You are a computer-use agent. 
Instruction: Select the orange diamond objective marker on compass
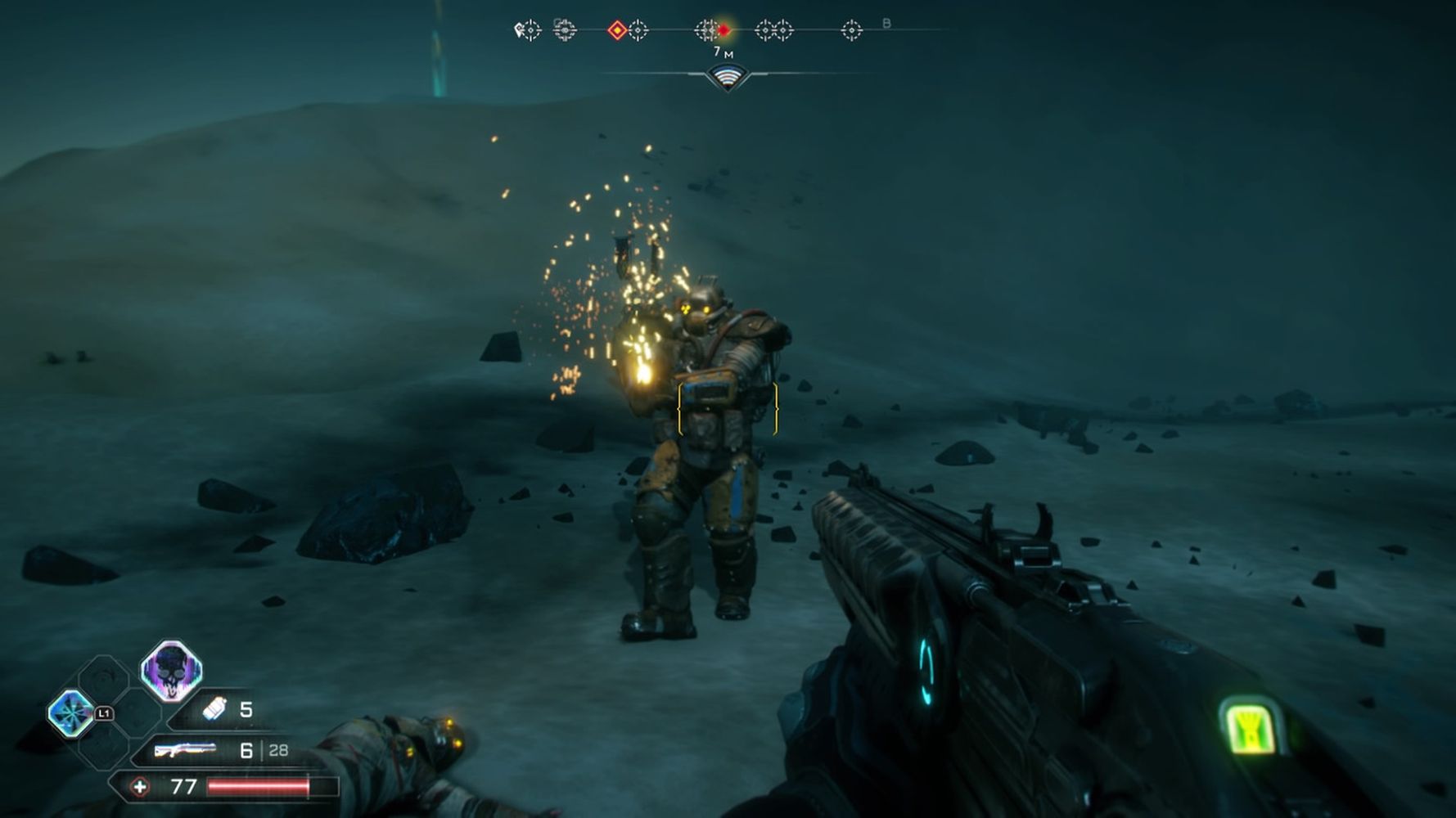tap(617, 31)
